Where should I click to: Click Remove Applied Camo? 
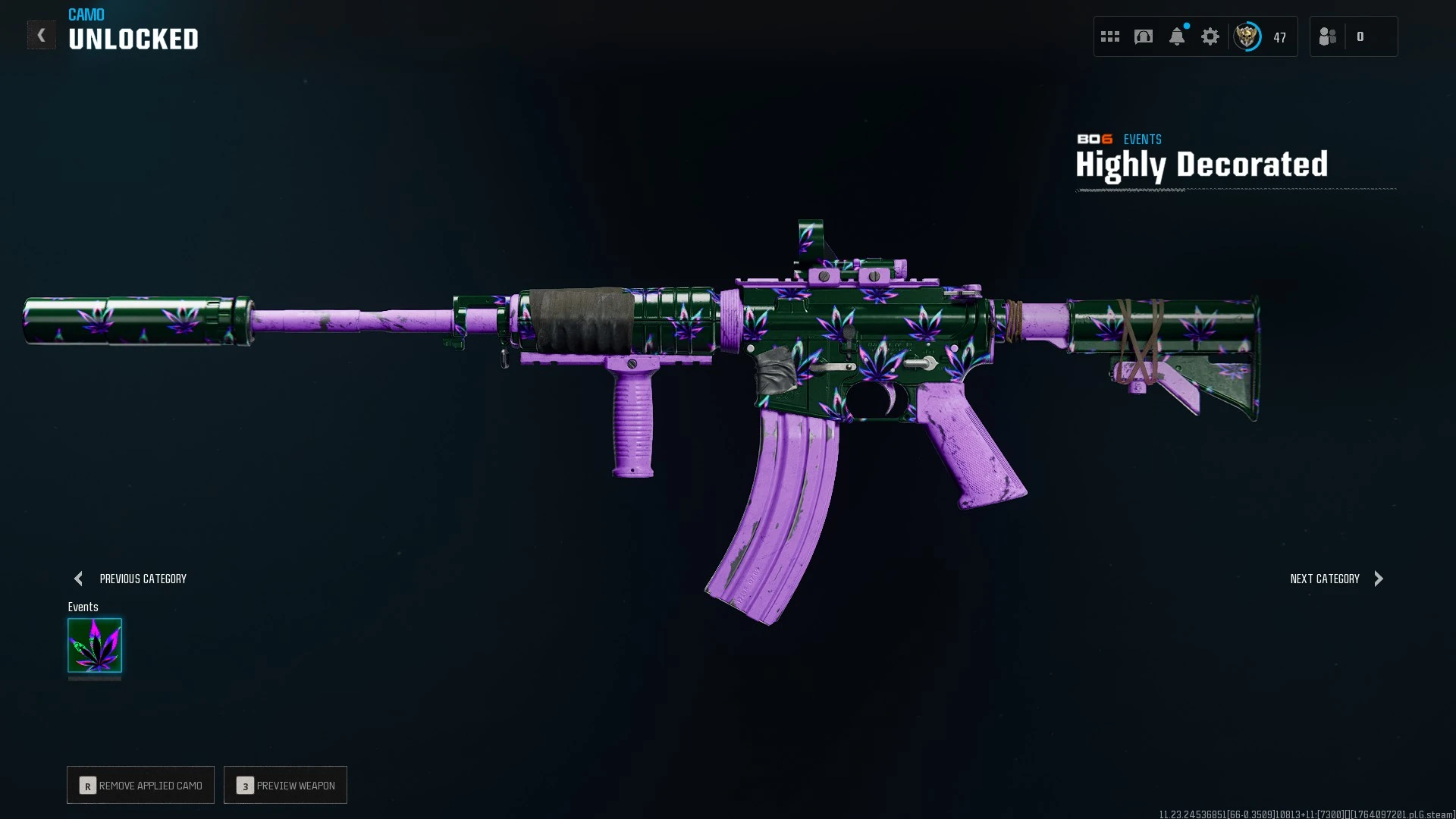tap(140, 785)
